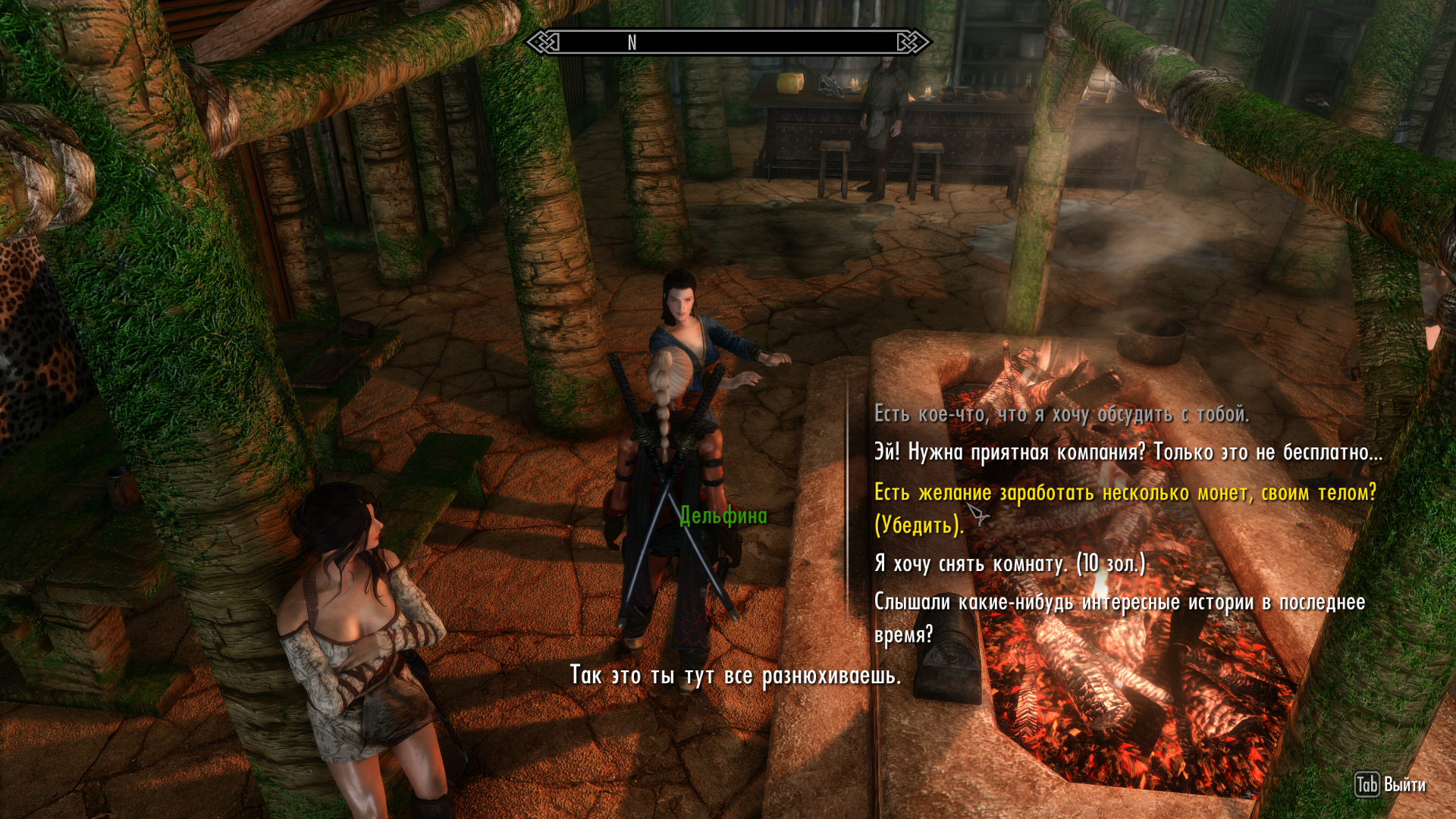Select "Эй! Нужна приятная компания?" dialogue option
Screen dimensions: 1456x819
[x=1128, y=453]
